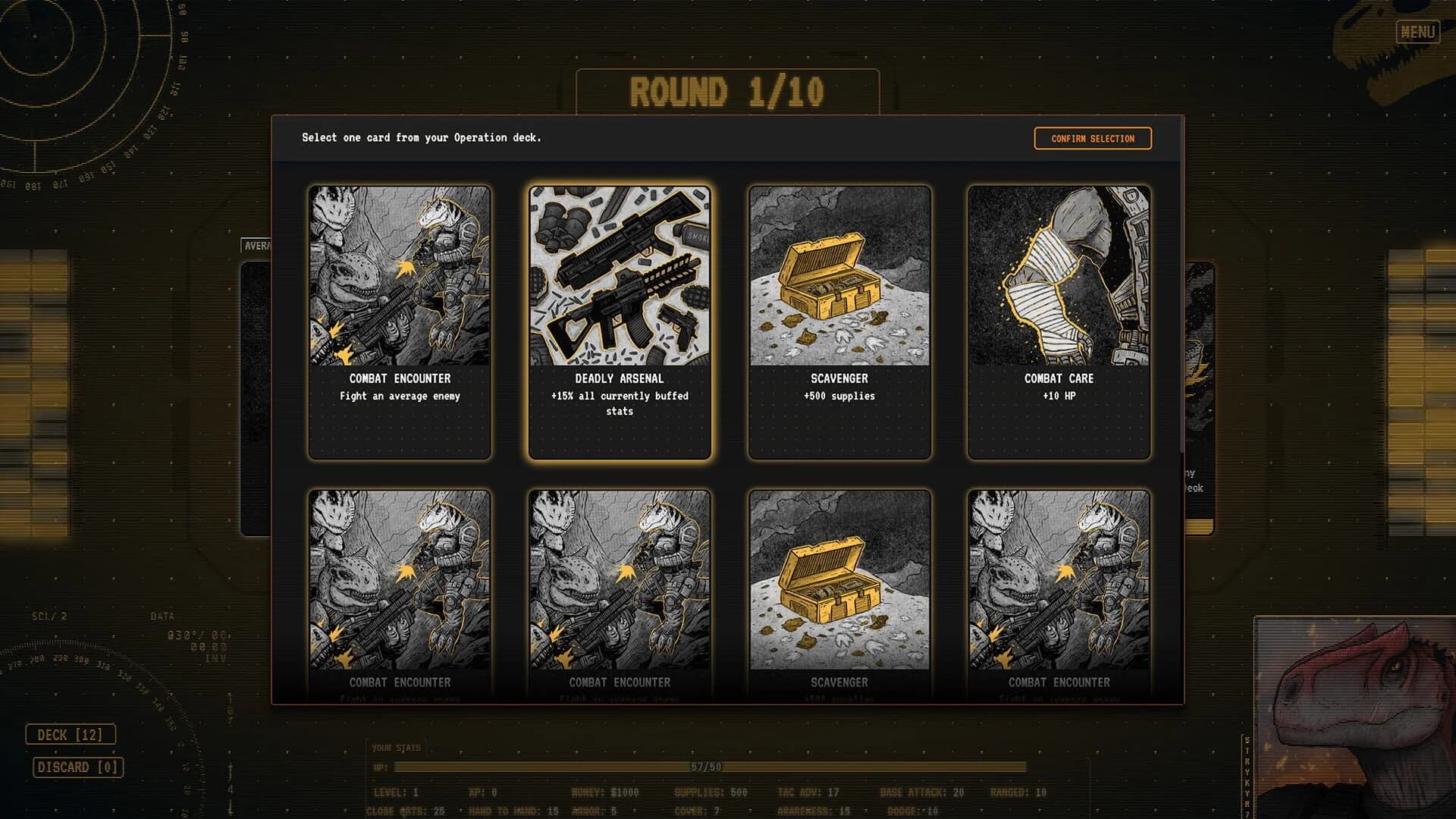Deselect the highlighted Deadly Arsenal card
The height and width of the screenshot is (819, 1456).
(x=620, y=318)
